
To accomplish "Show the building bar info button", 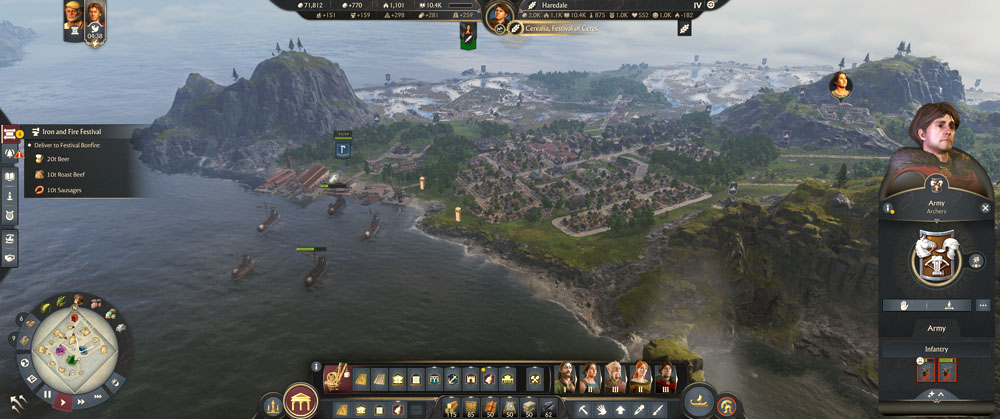I will pos(316,367).
